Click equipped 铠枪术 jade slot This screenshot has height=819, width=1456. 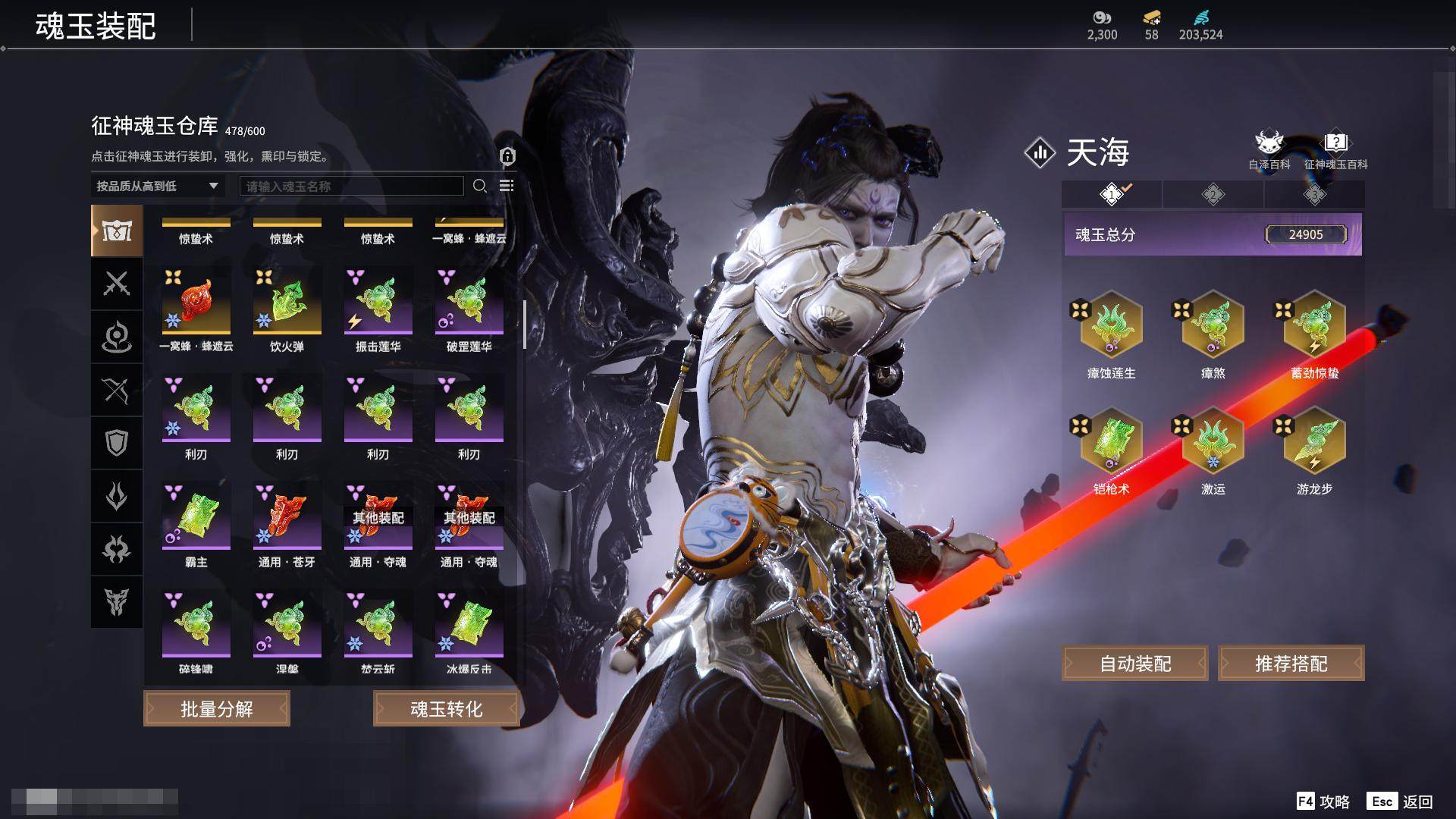coord(1111,442)
